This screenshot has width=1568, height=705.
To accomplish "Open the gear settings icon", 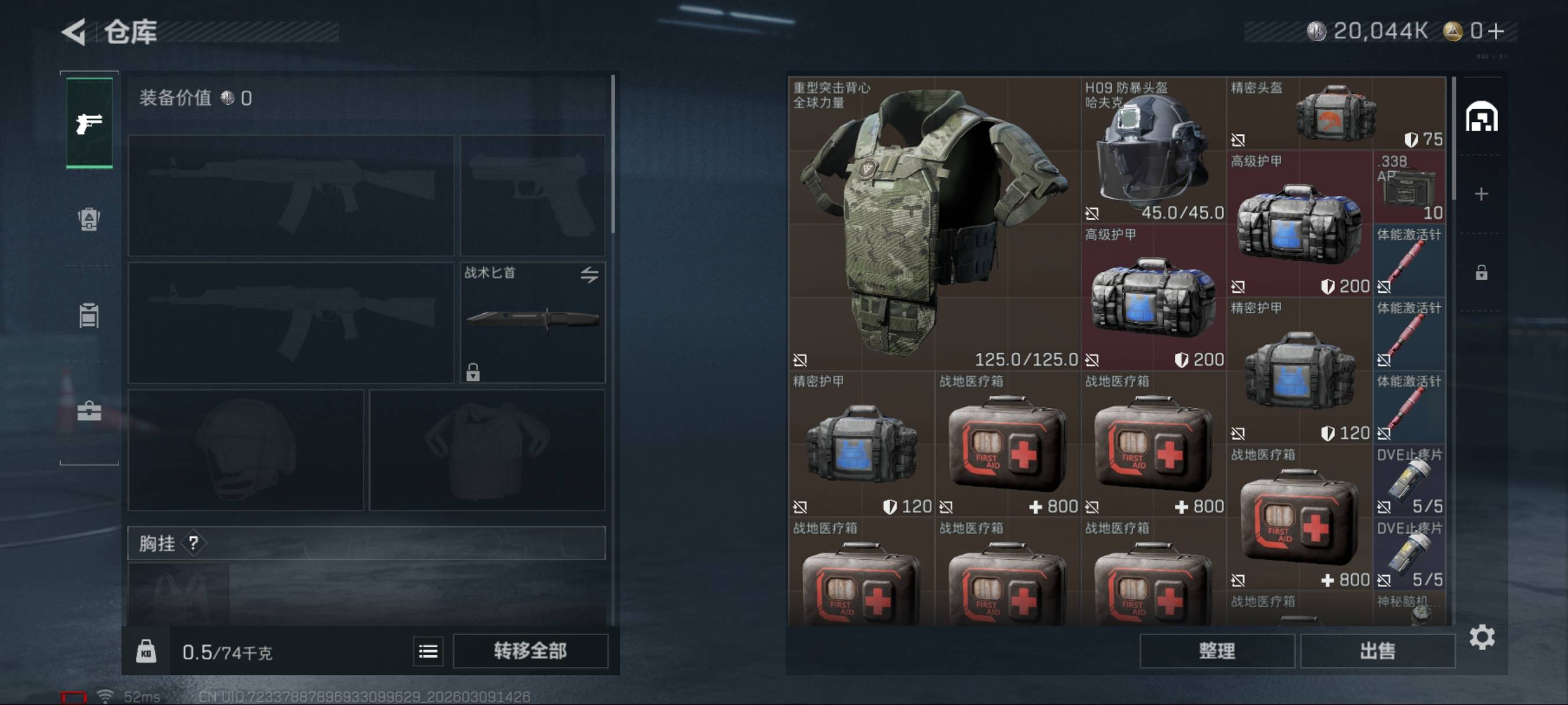I will (1482, 637).
